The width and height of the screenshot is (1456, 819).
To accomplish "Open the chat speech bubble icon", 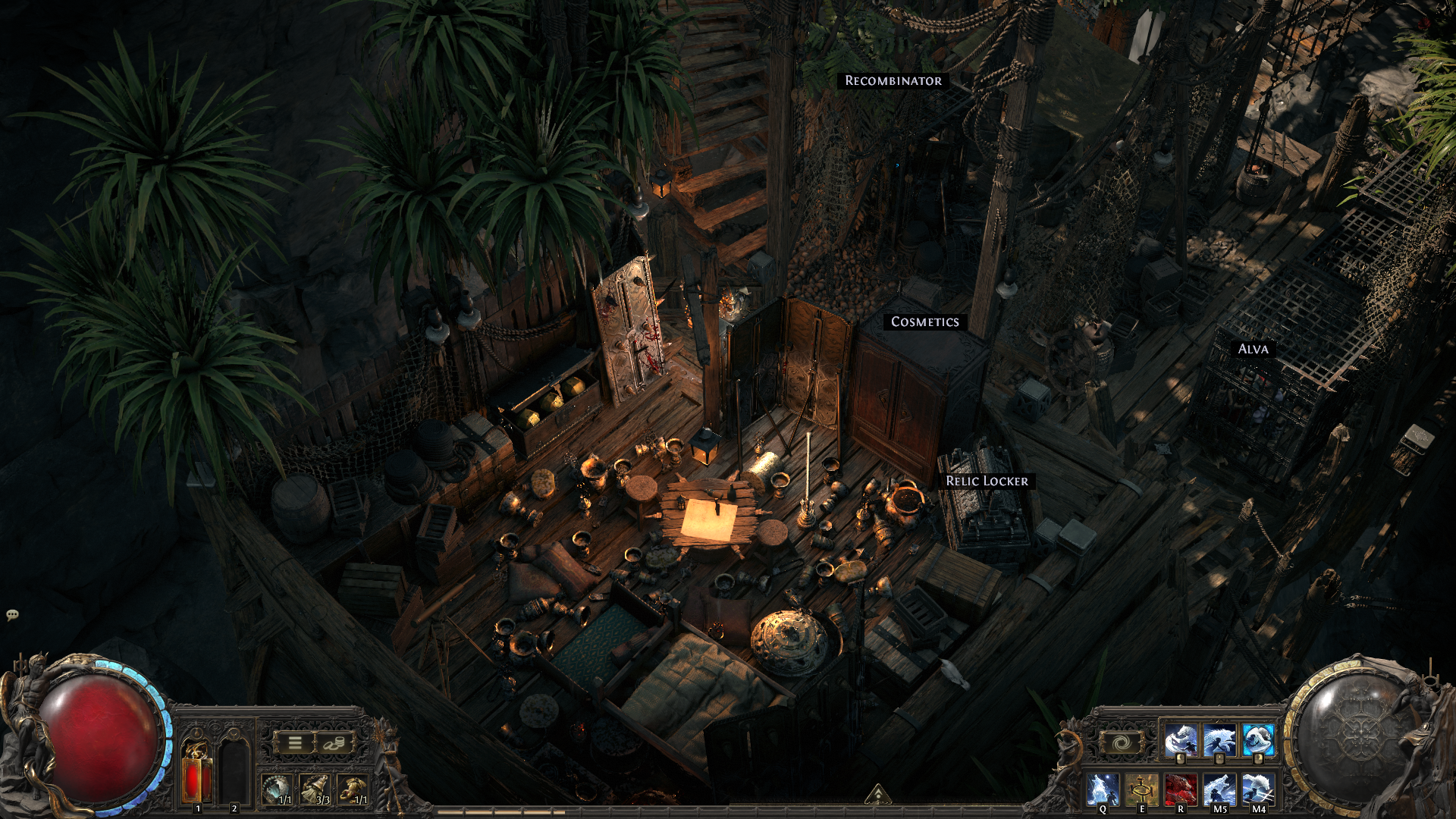I will coord(12,615).
